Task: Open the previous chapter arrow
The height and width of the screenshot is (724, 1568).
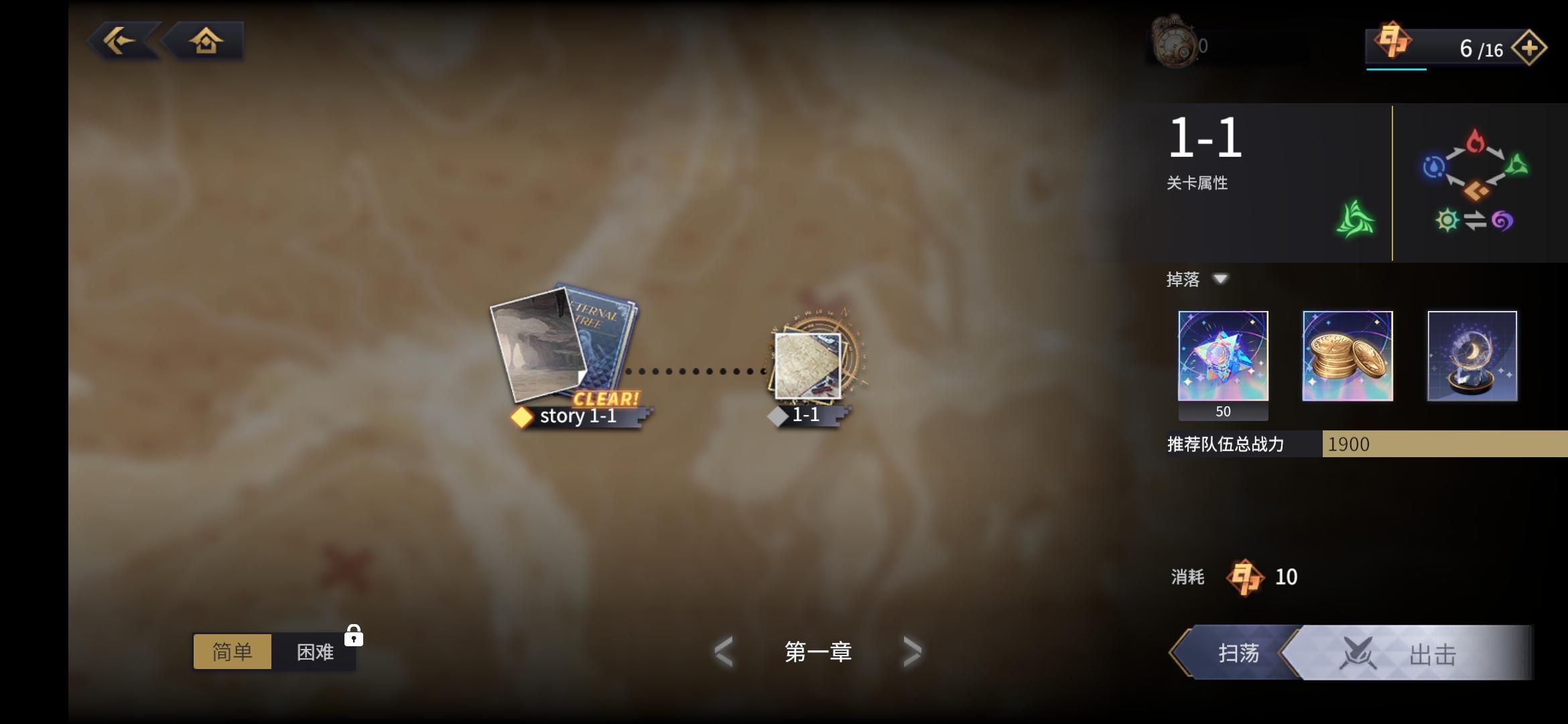Action: click(724, 650)
